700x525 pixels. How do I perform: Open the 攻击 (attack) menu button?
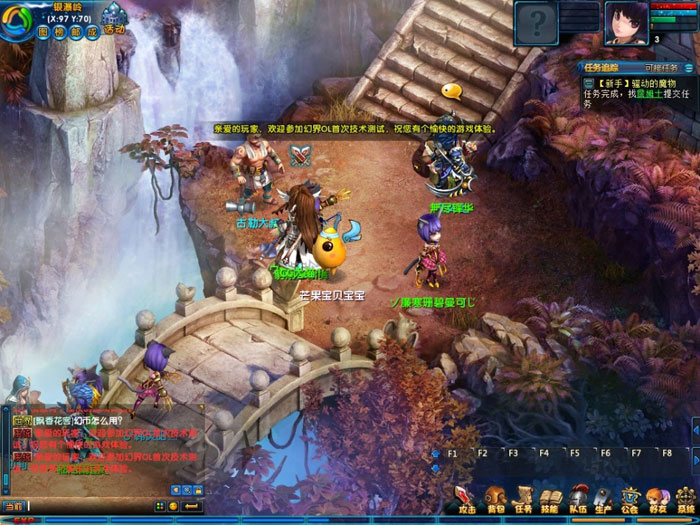click(467, 498)
